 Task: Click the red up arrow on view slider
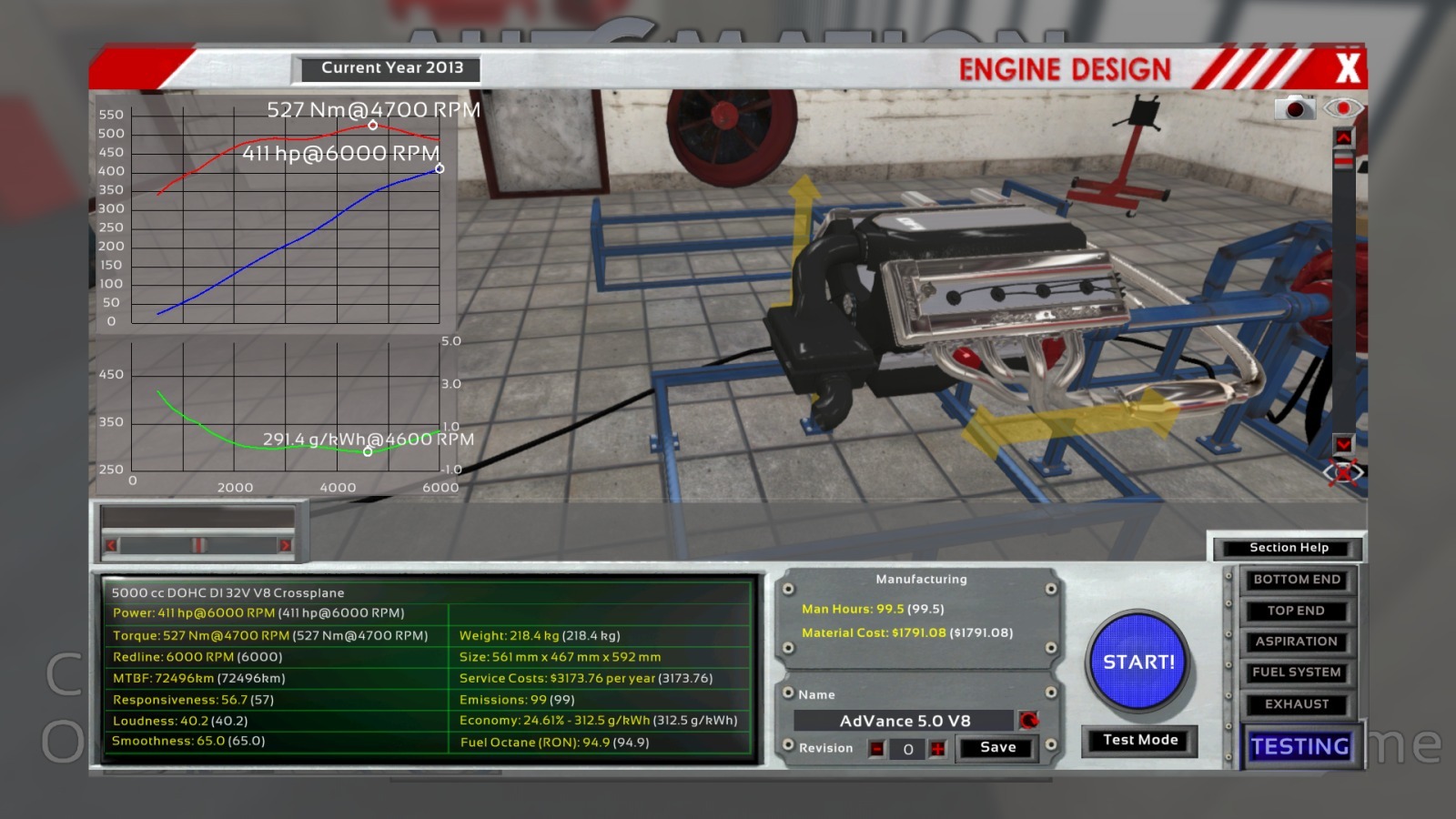[x=1343, y=137]
